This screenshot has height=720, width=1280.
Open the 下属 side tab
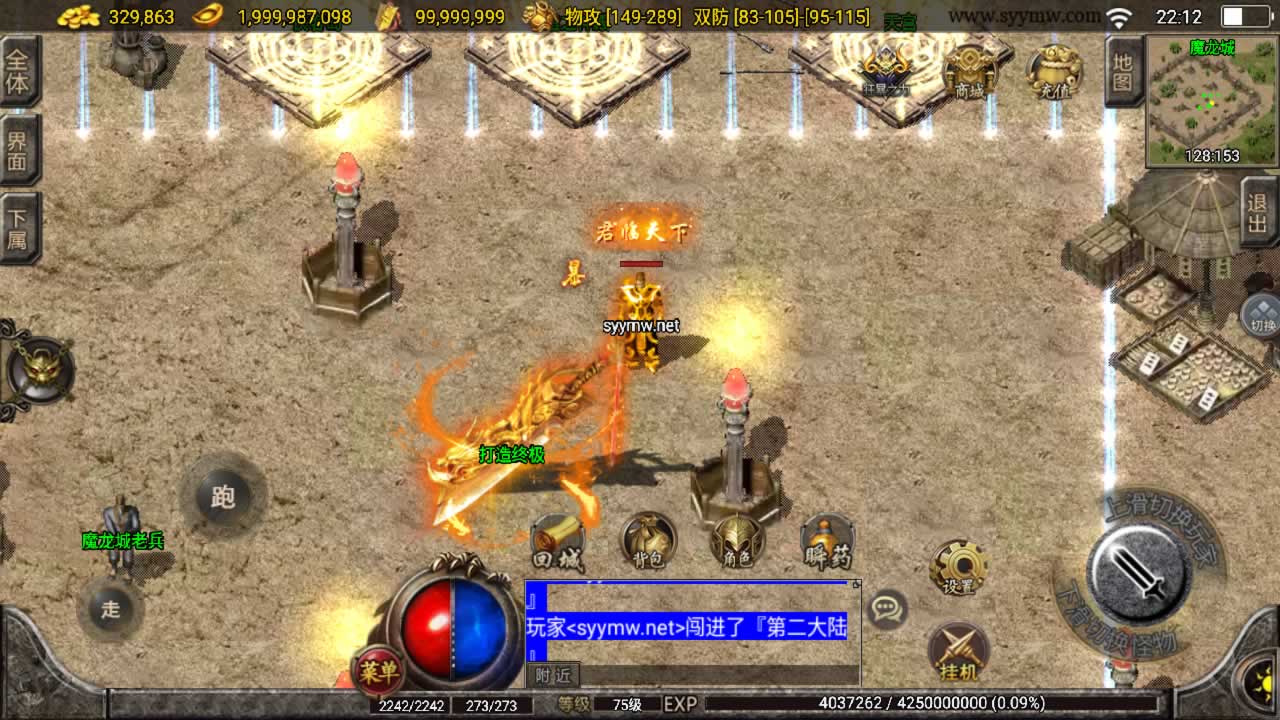[19, 229]
